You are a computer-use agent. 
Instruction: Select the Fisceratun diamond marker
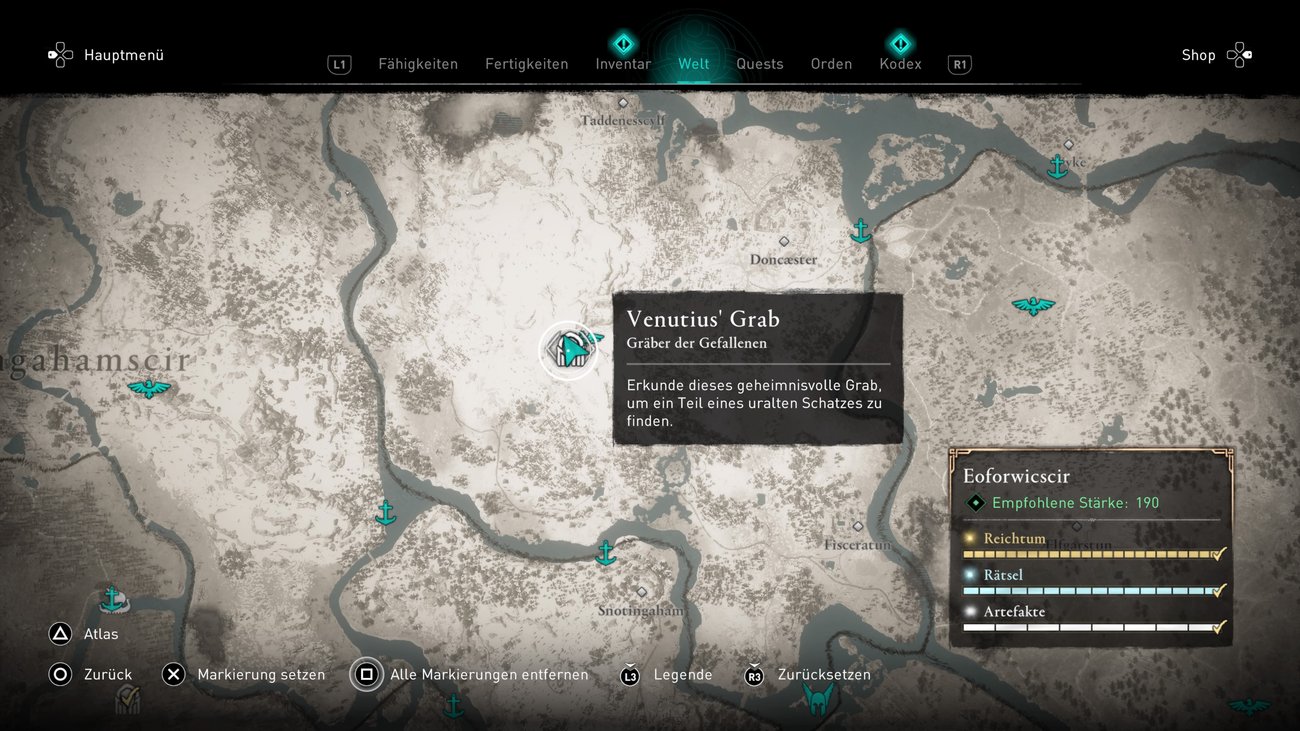tap(857, 525)
